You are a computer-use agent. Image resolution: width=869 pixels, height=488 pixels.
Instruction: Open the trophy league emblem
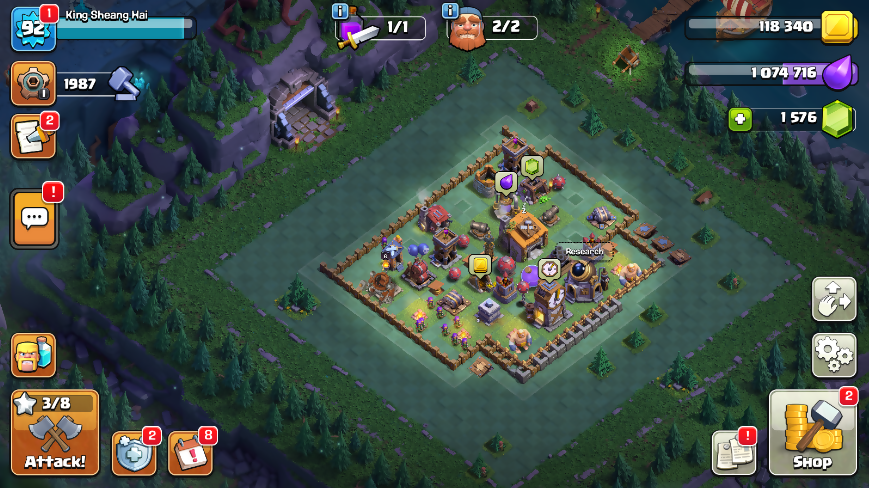coord(33,83)
